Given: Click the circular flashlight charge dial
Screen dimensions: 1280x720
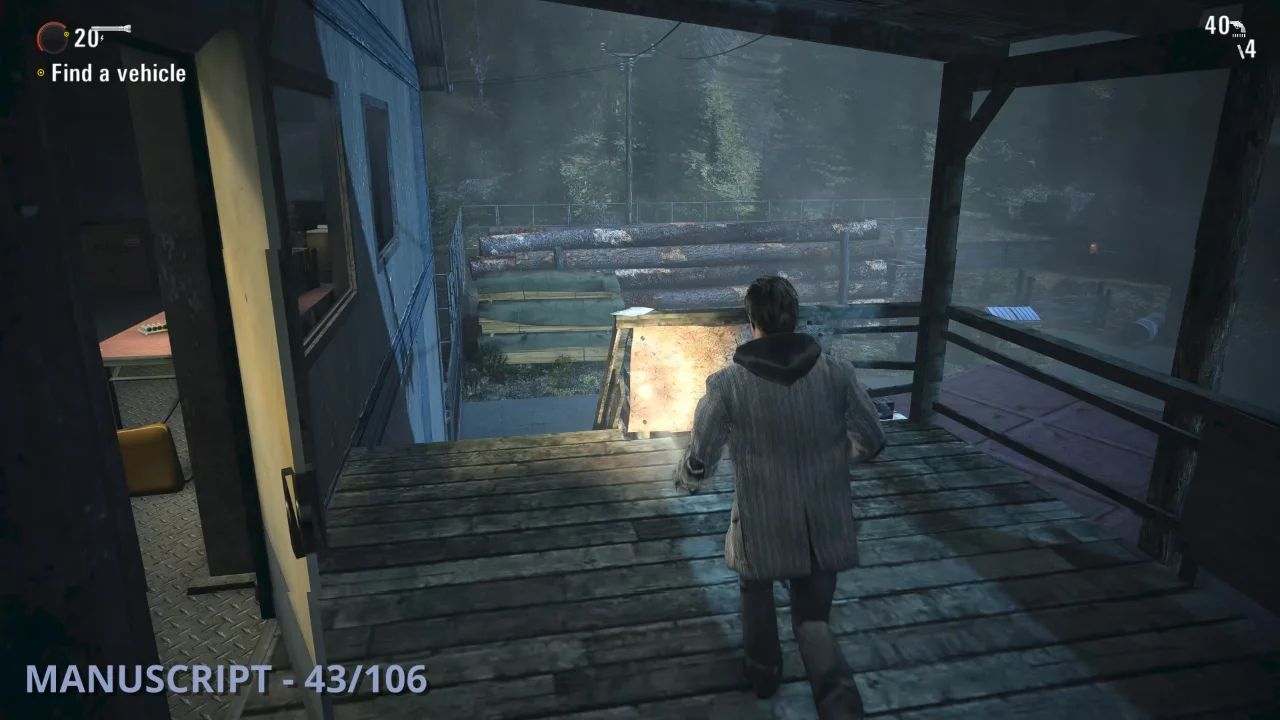Looking at the screenshot, I should click(52, 37).
